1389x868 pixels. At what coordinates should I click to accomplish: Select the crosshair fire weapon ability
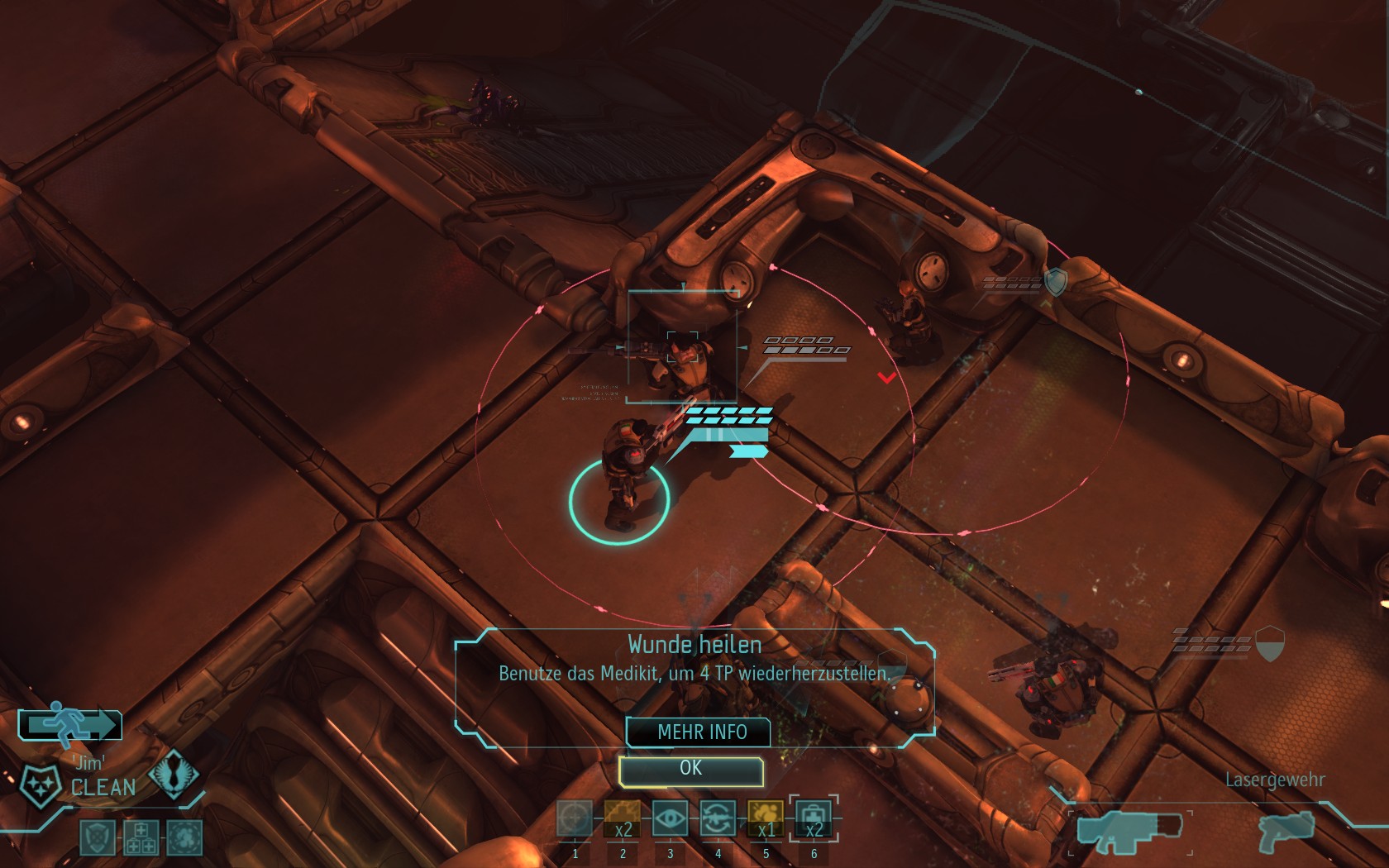click(x=575, y=818)
